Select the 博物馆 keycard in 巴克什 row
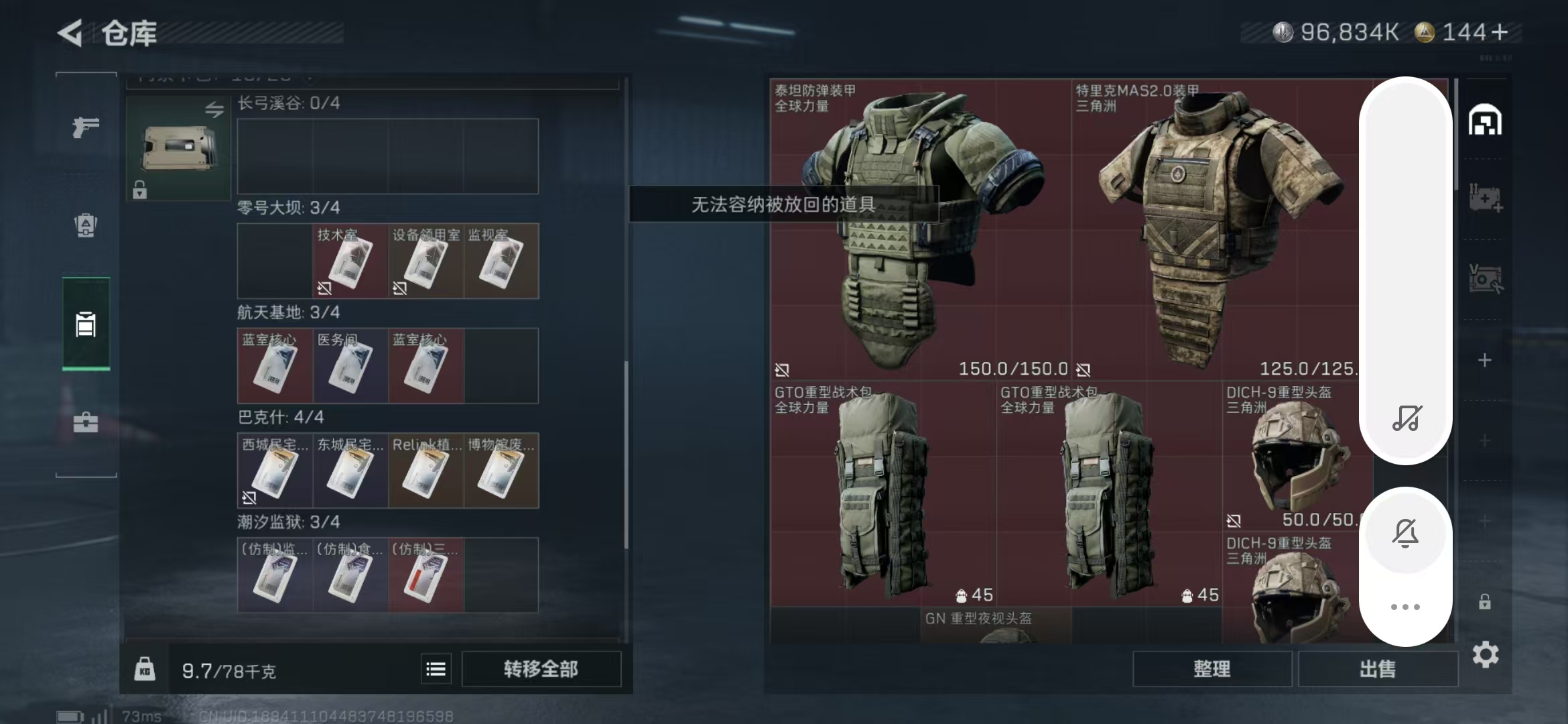This screenshot has width=1568, height=724. (501, 471)
